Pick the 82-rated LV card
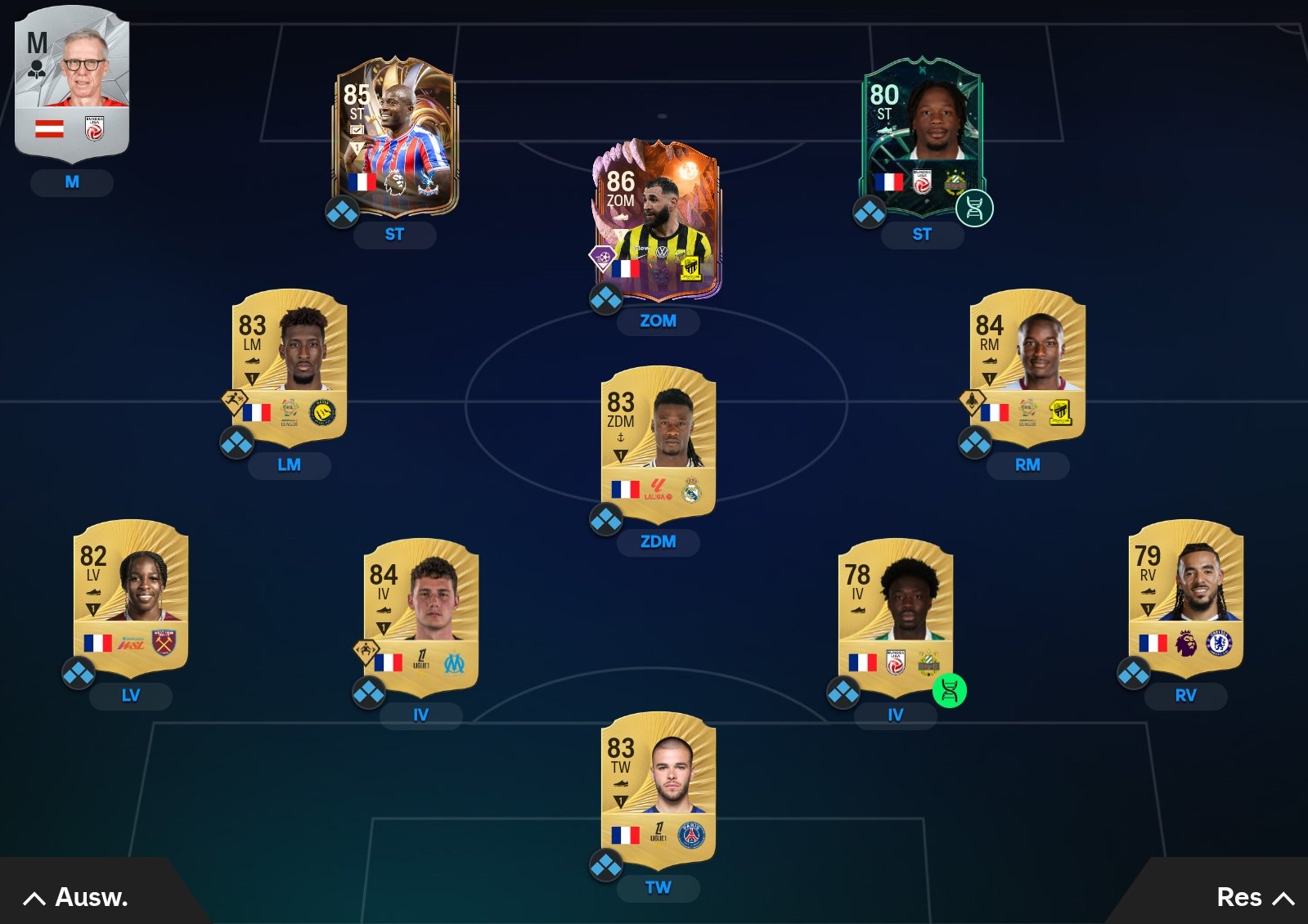The image size is (1308, 924). point(131,597)
